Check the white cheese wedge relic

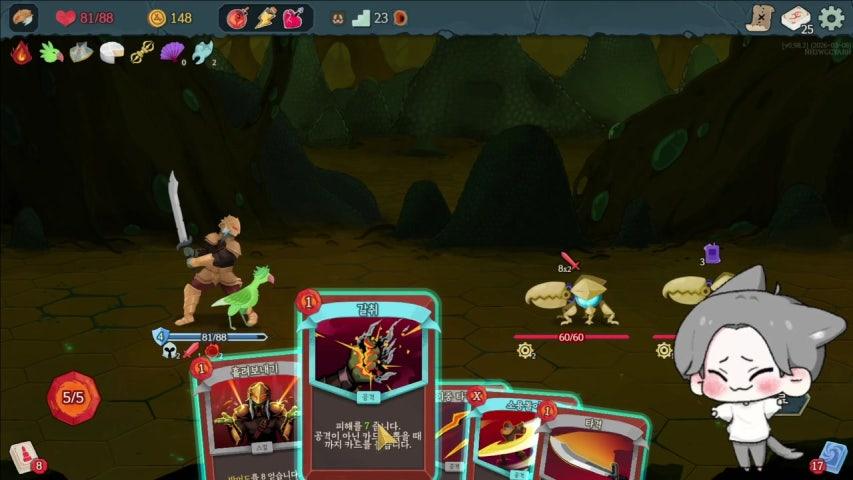[x=111, y=53]
